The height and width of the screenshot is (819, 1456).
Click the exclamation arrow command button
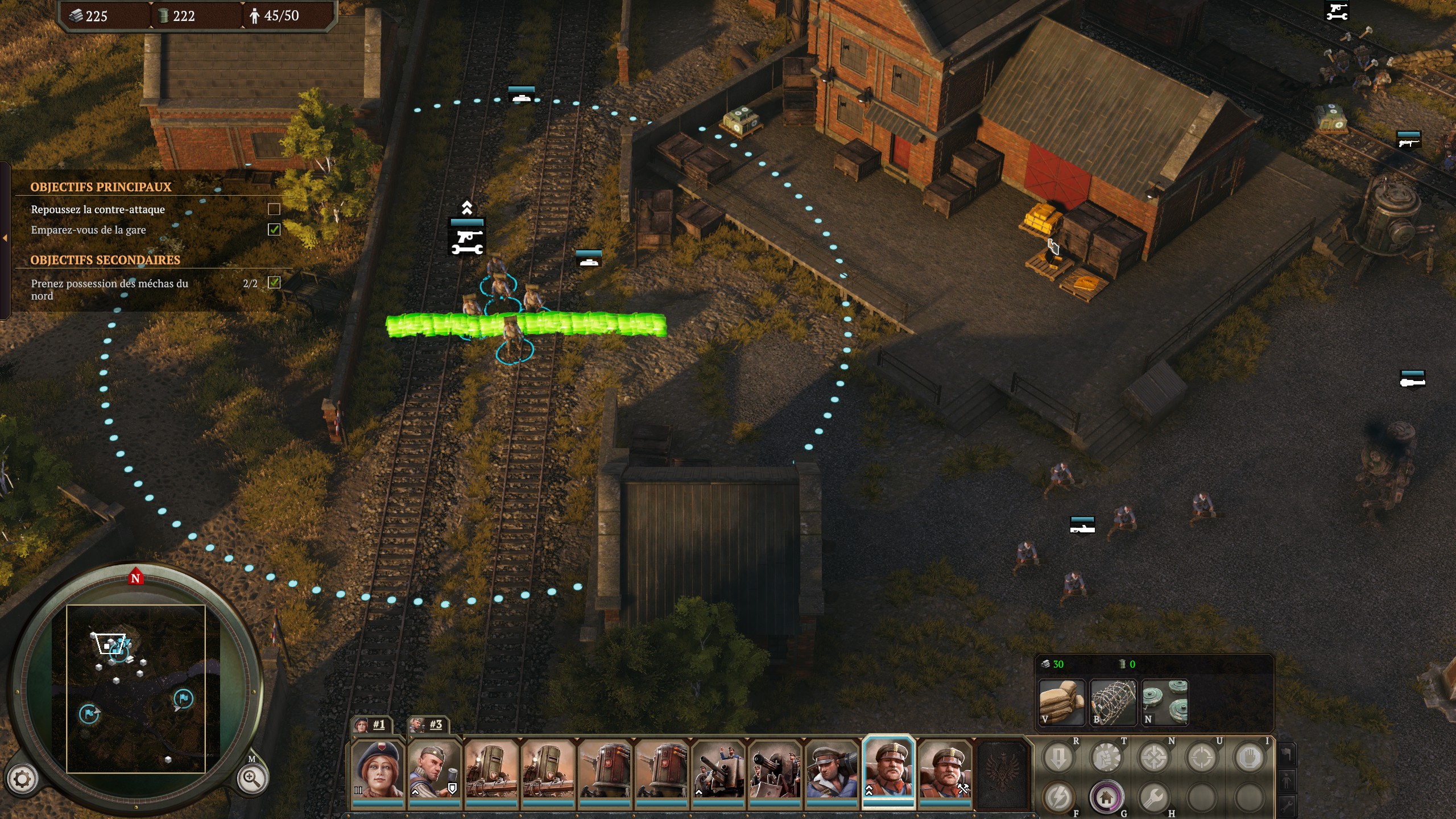point(1058,758)
